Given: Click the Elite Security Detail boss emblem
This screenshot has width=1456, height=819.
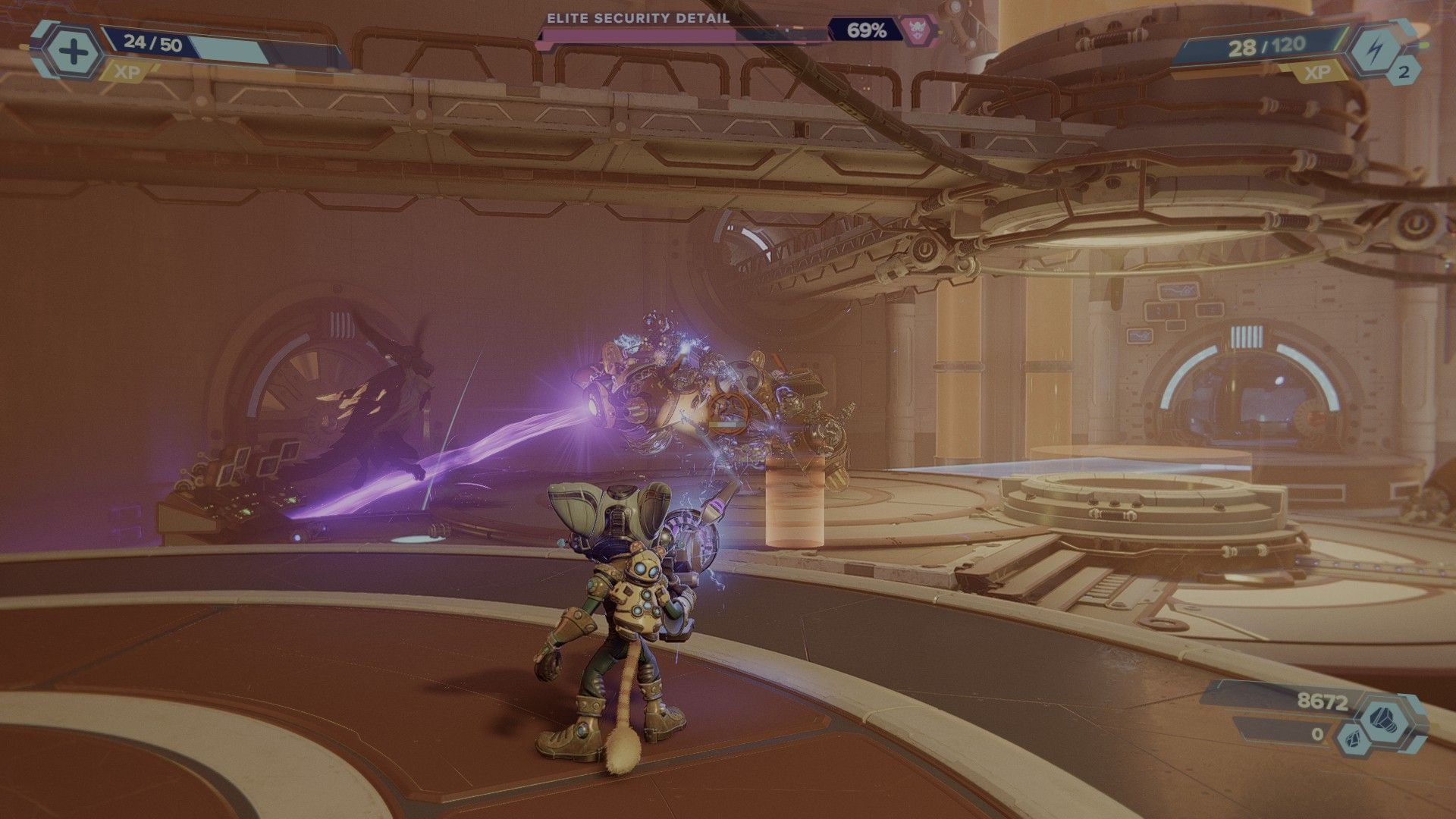Looking at the screenshot, I should (x=916, y=30).
